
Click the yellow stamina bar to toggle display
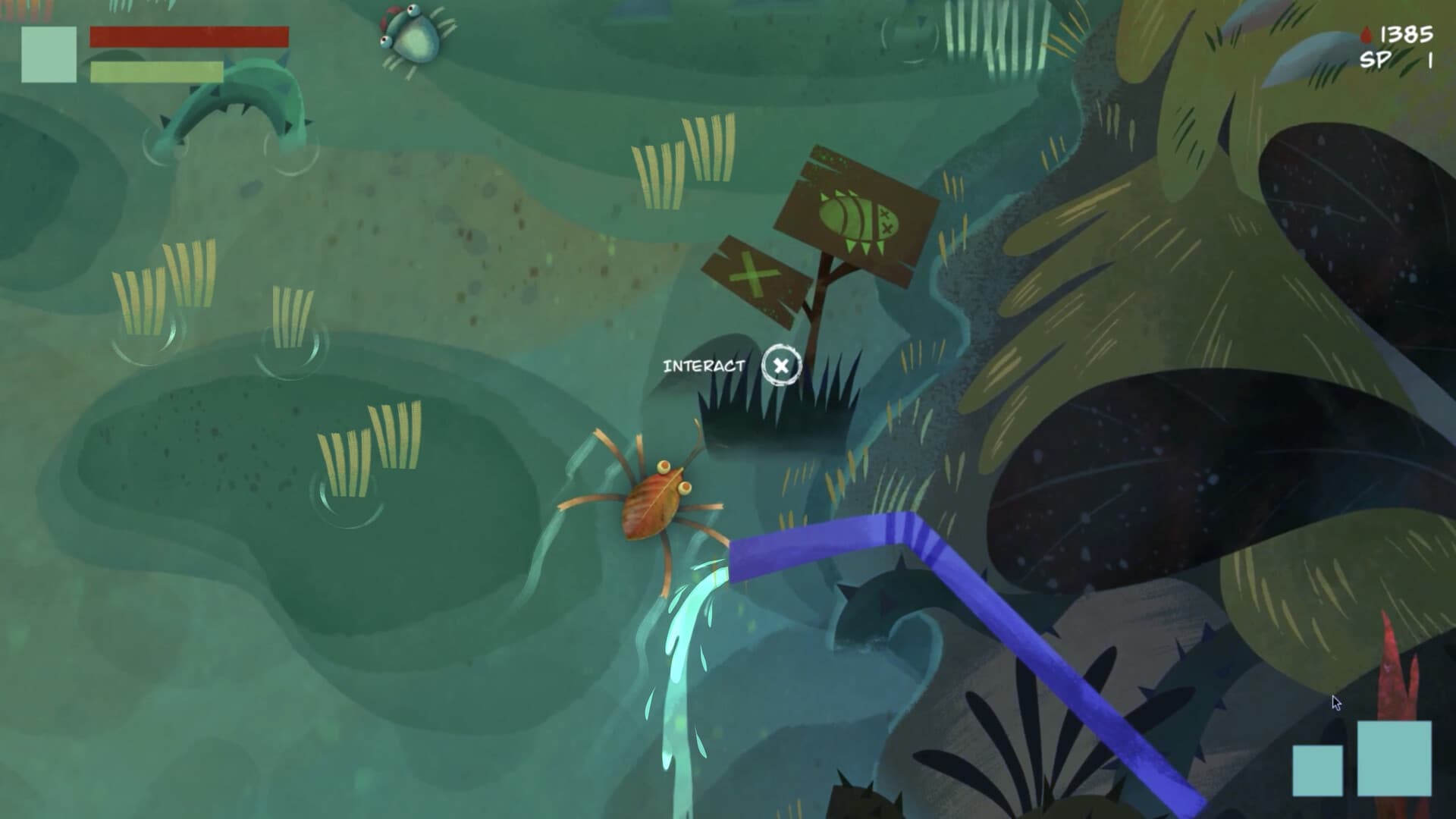[155, 71]
